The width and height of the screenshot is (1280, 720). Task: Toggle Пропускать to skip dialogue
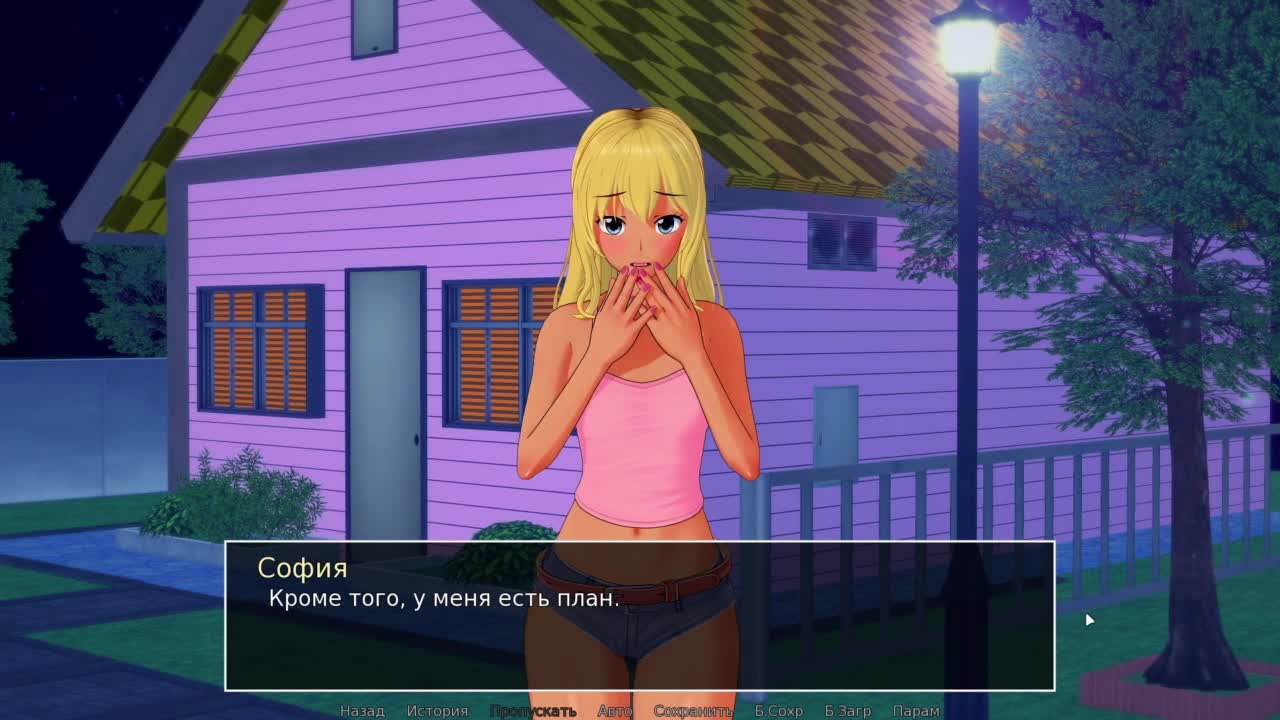tap(533, 711)
